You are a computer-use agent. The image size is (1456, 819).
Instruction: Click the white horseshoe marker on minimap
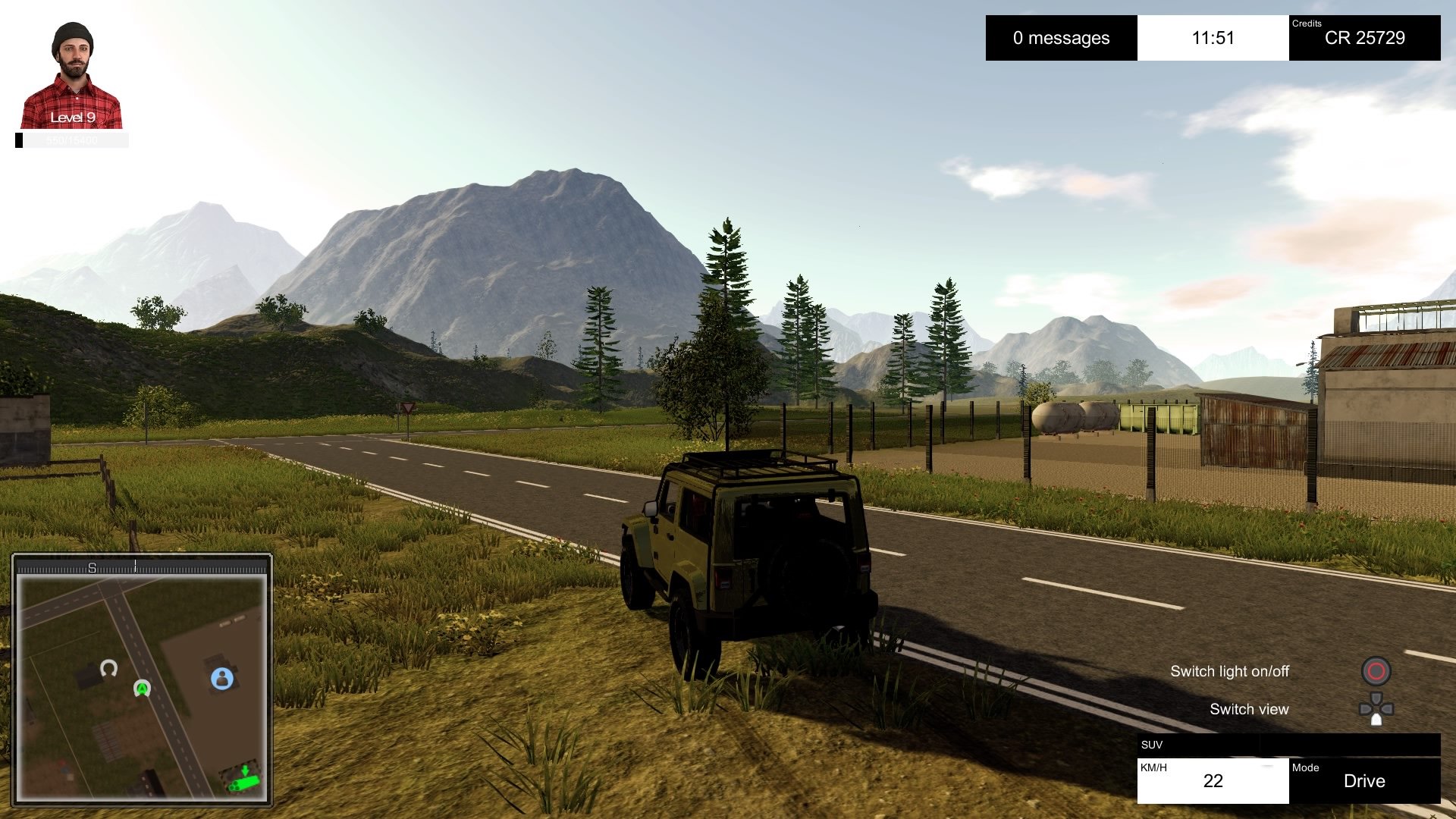(x=108, y=668)
